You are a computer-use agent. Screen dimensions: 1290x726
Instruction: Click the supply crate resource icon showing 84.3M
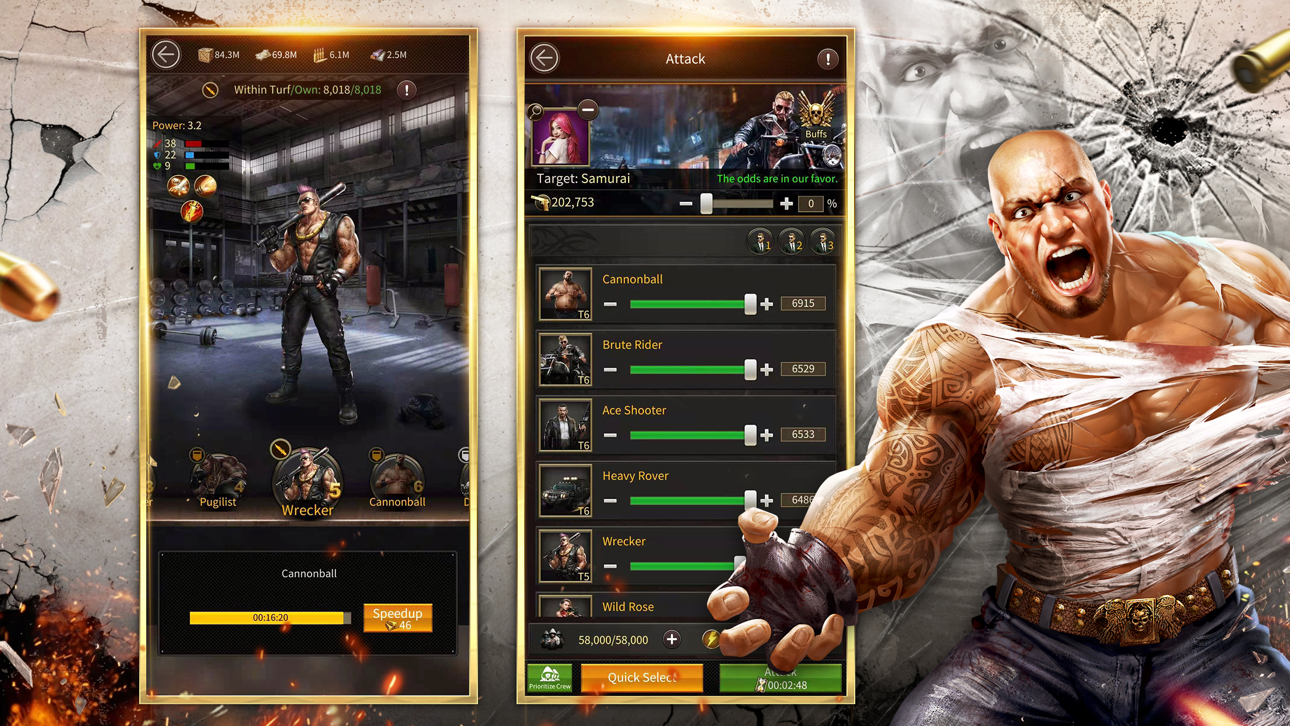[203, 54]
